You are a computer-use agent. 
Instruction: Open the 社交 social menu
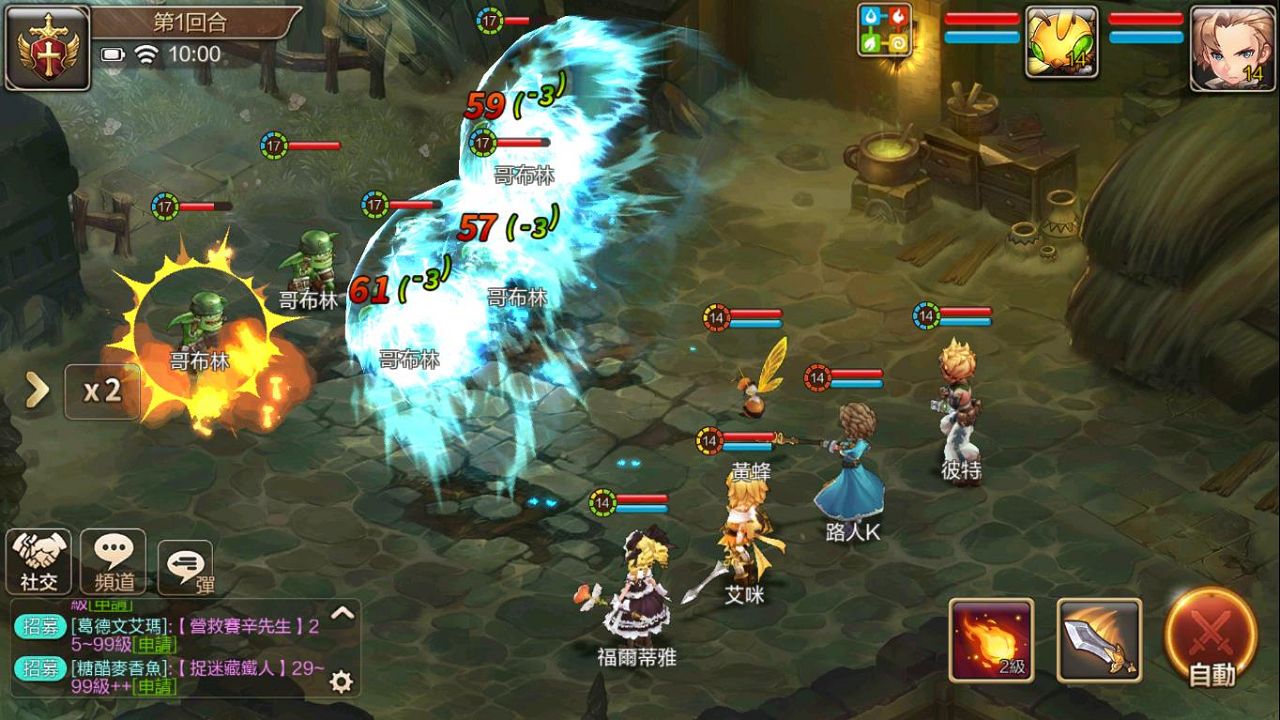click(x=39, y=562)
